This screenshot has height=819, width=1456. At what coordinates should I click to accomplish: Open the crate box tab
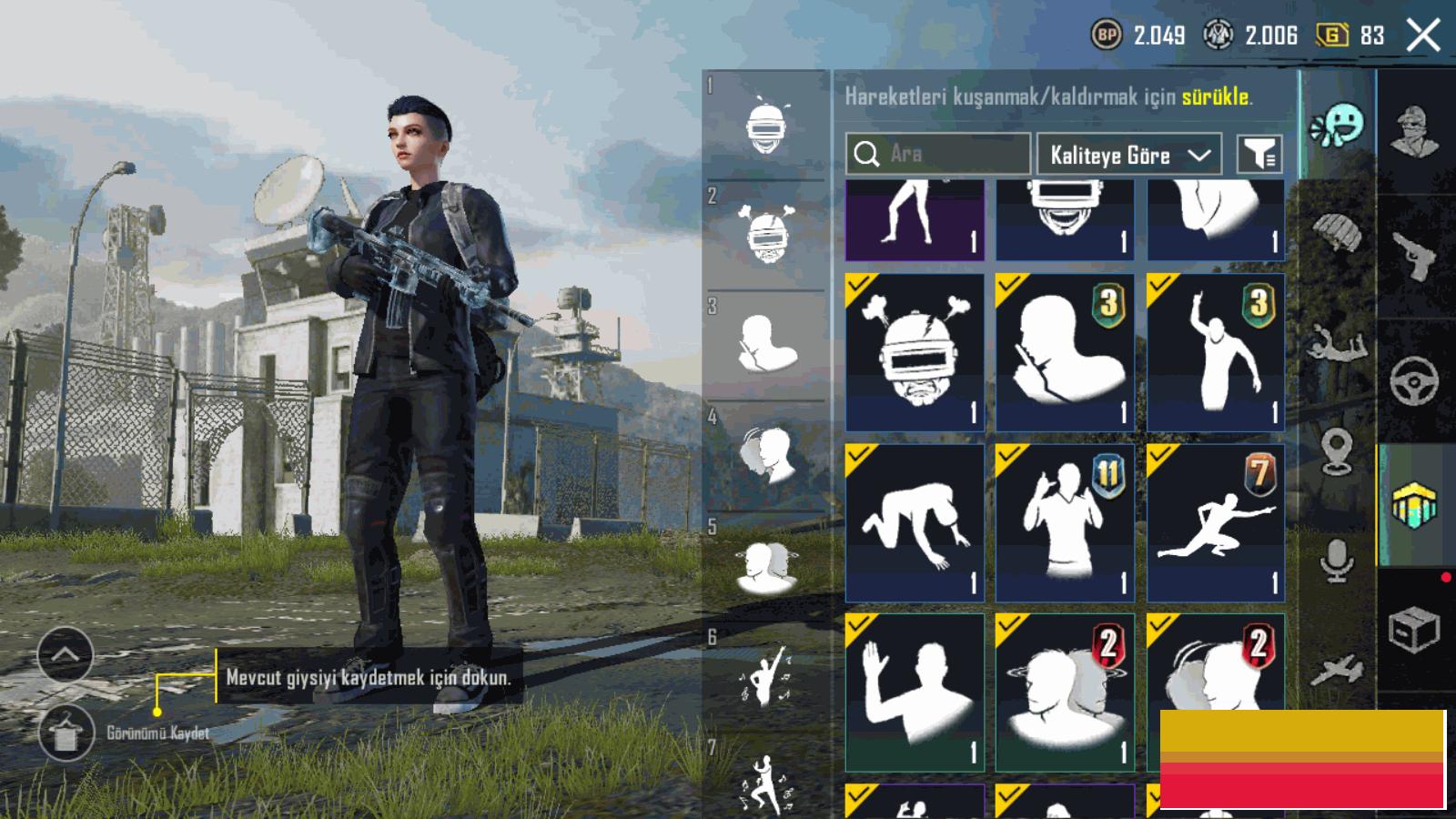(x=1414, y=629)
